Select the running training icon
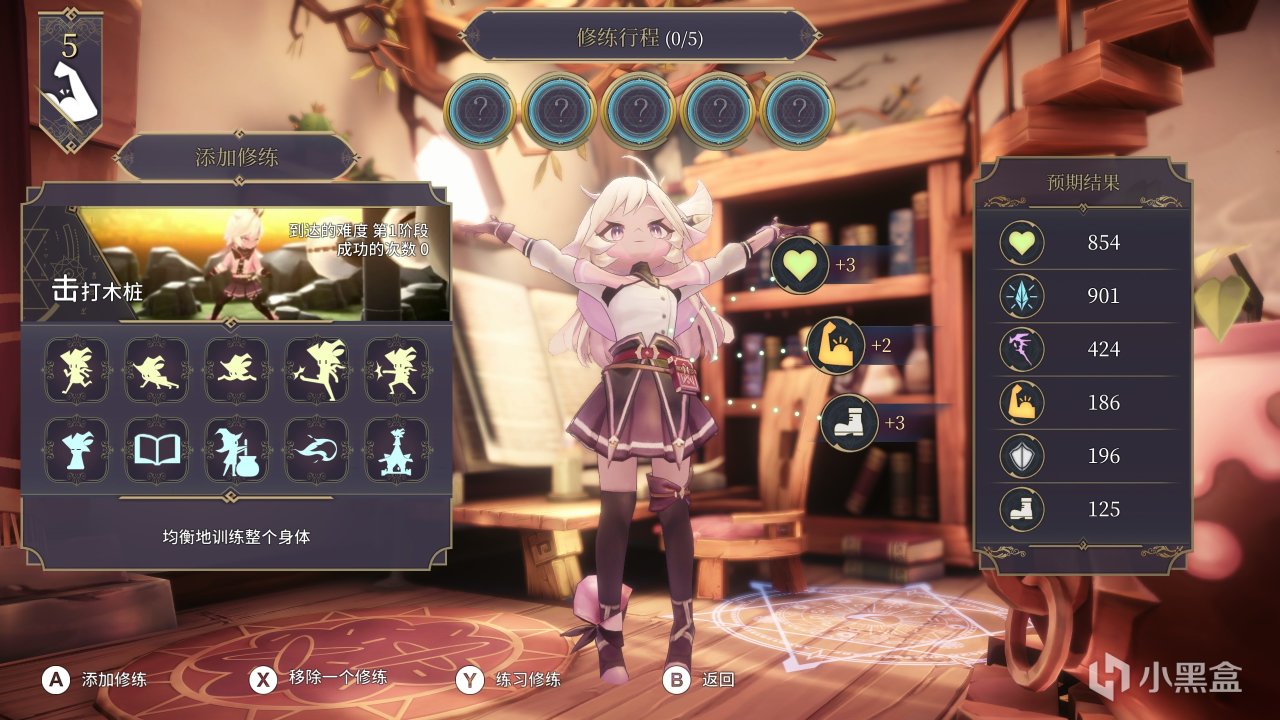This screenshot has width=1280, height=720. (x=77, y=370)
